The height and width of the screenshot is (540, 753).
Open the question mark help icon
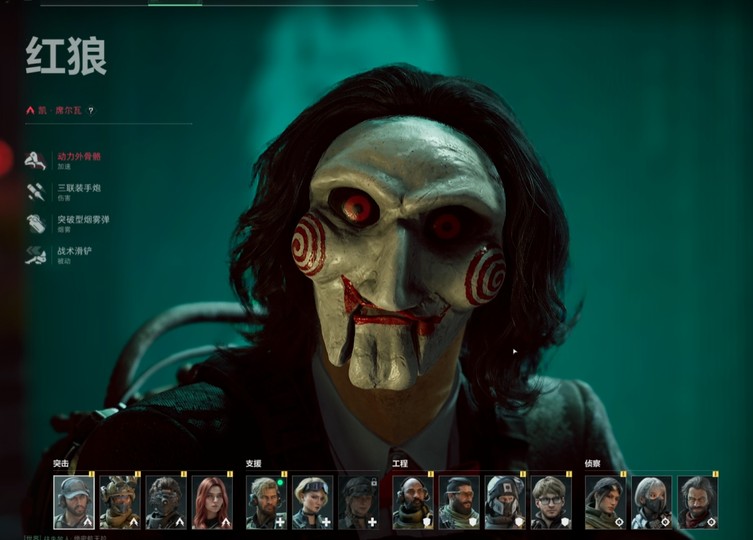(x=91, y=111)
